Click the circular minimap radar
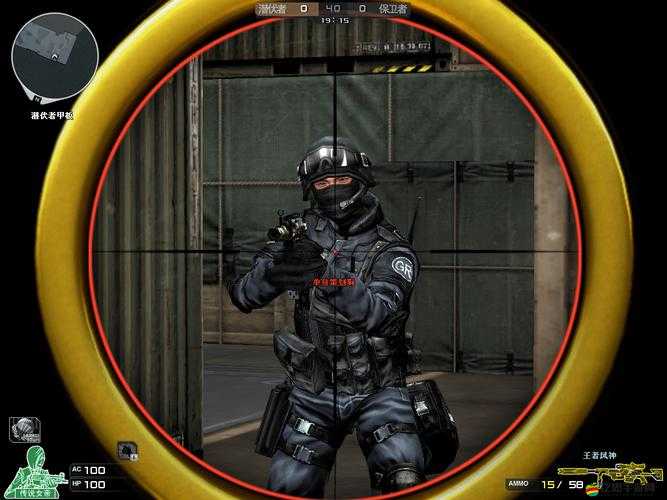This screenshot has height=500, width=667. (54, 56)
